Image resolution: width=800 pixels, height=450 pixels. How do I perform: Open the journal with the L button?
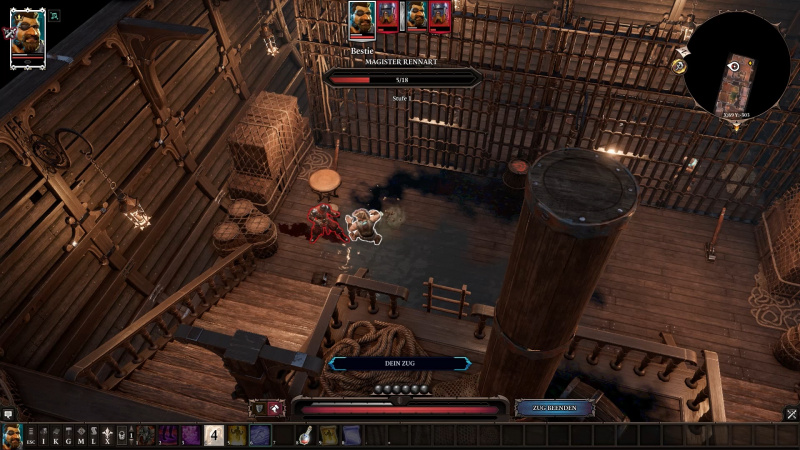coord(93,435)
